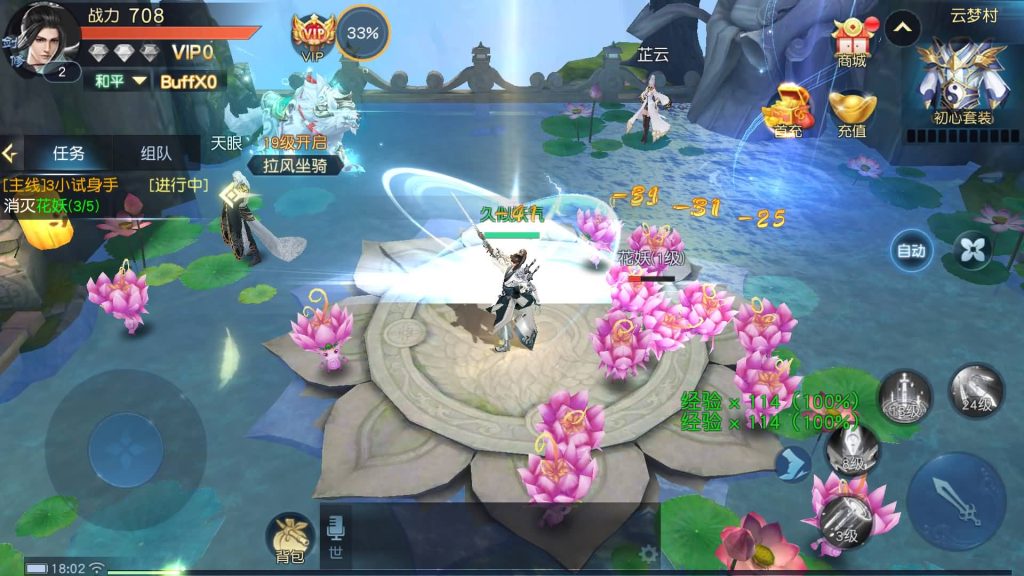Collapse the top-right menu with the up arrow
1024x576 pixels.
pyautogui.click(x=903, y=28)
